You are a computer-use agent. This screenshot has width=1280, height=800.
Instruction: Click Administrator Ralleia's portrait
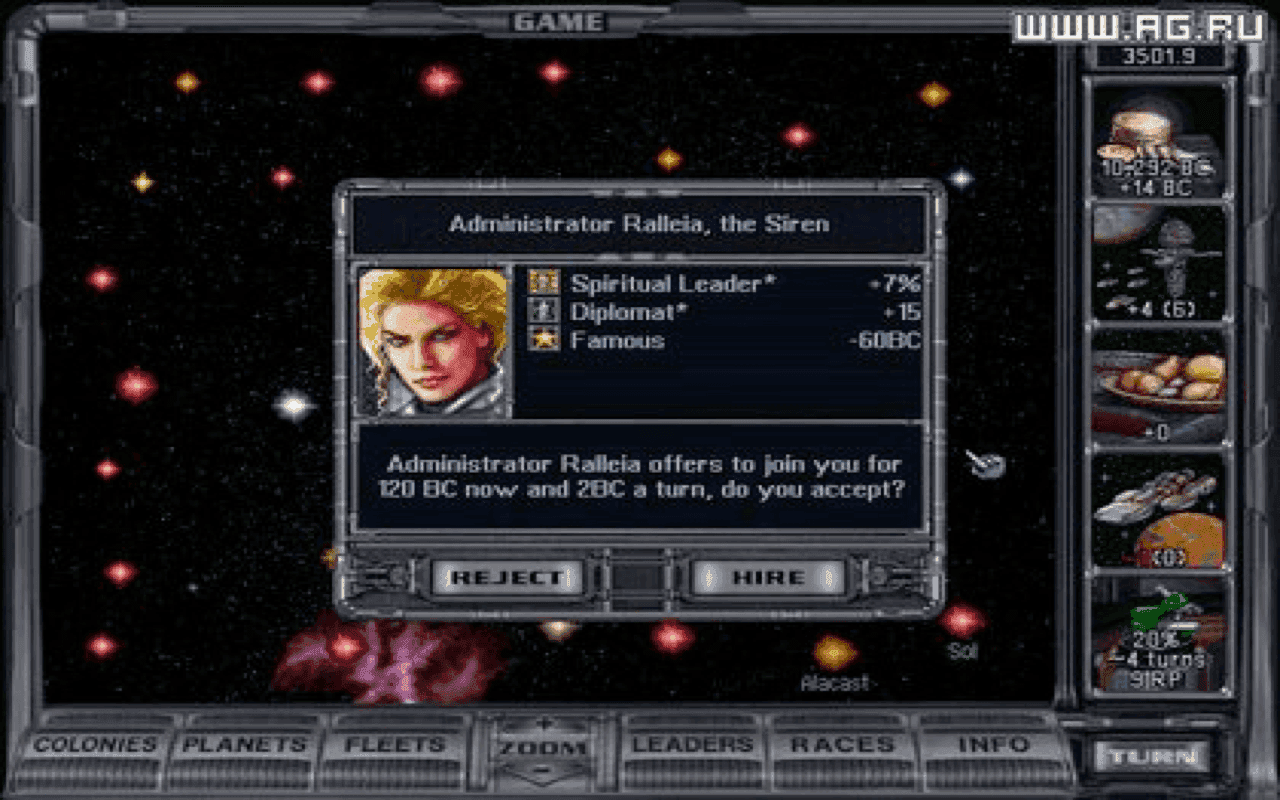coord(434,340)
